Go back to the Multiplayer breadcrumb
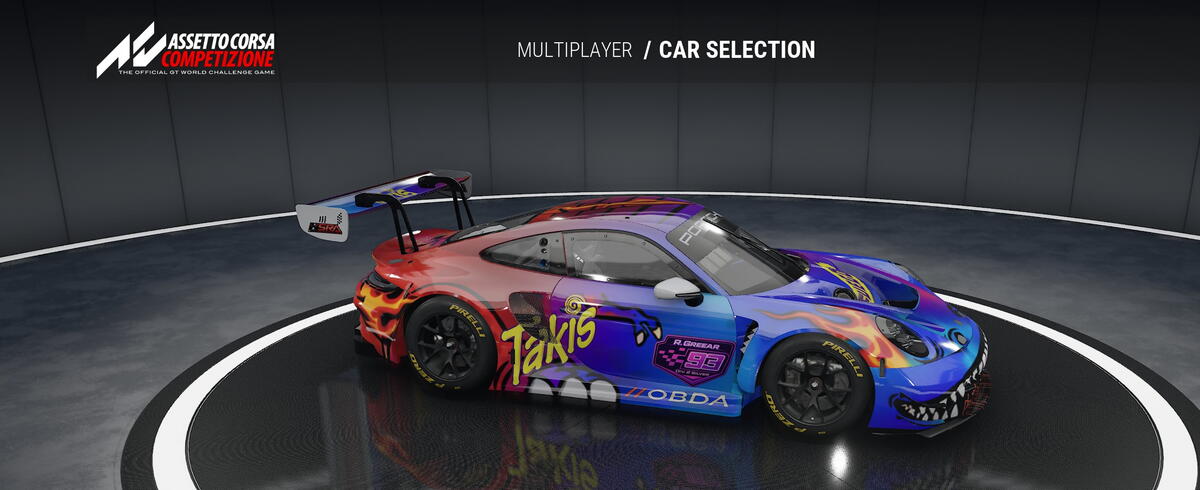1200x490 pixels. coord(574,50)
